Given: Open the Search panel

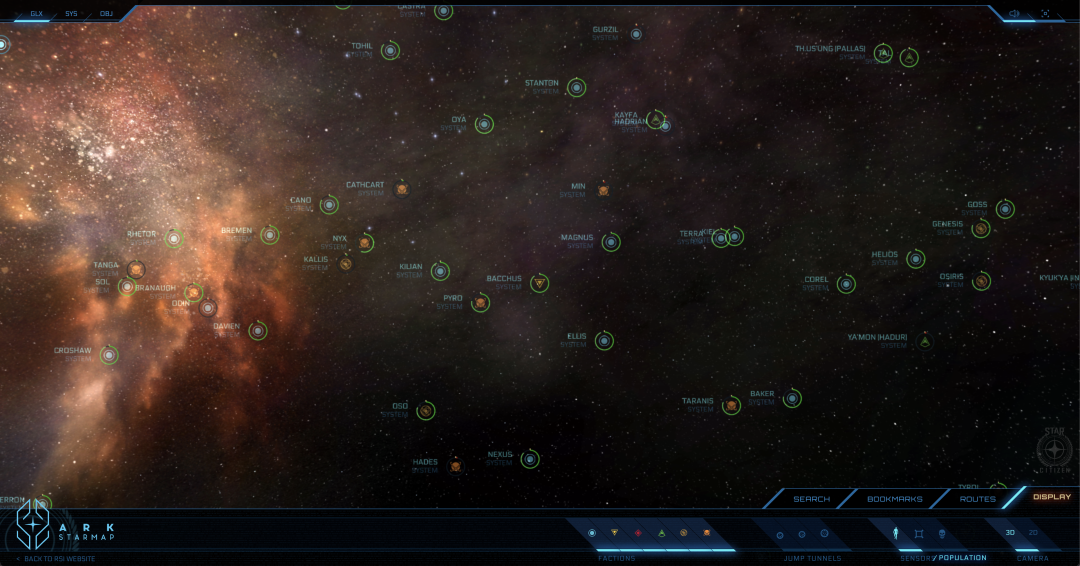Looking at the screenshot, I should 811,498.
